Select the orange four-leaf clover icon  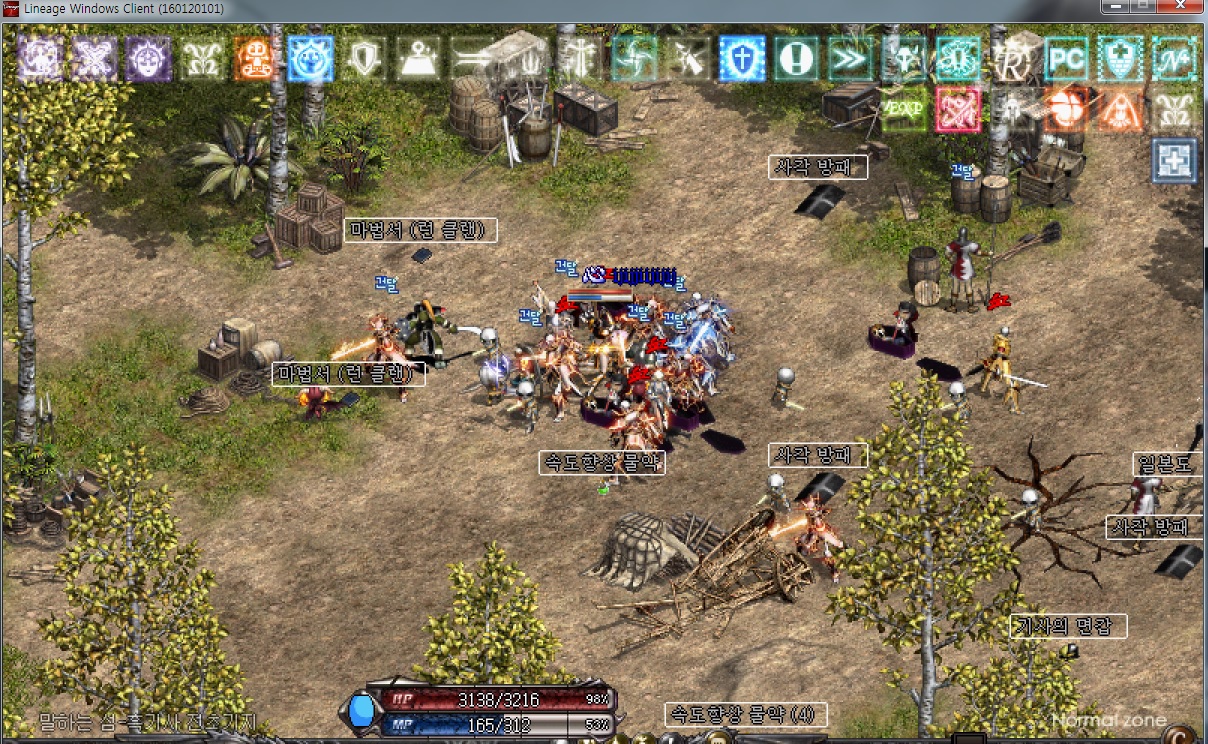1066,109
